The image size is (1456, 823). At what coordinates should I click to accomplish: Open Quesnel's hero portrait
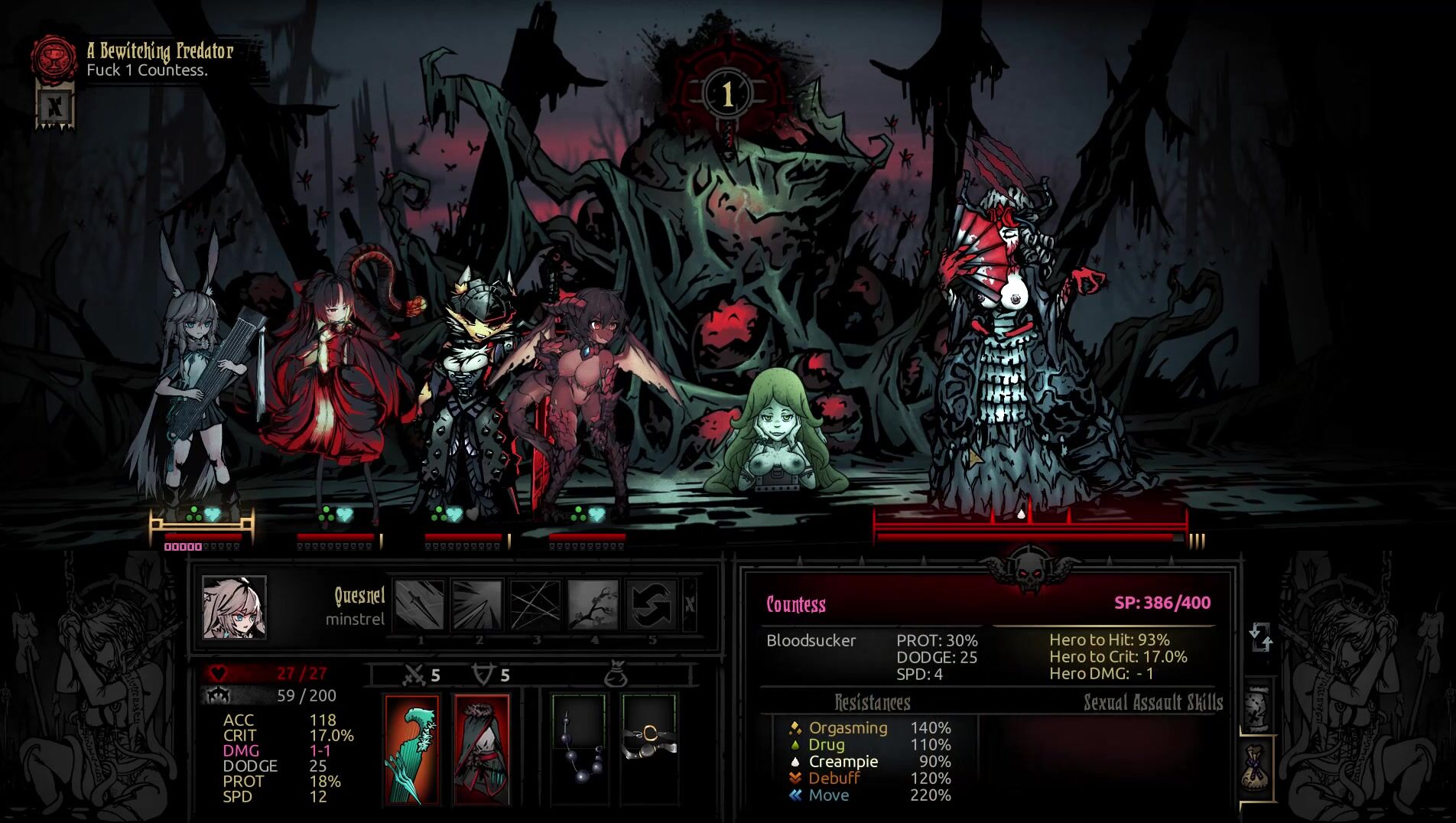click(235, 607)
